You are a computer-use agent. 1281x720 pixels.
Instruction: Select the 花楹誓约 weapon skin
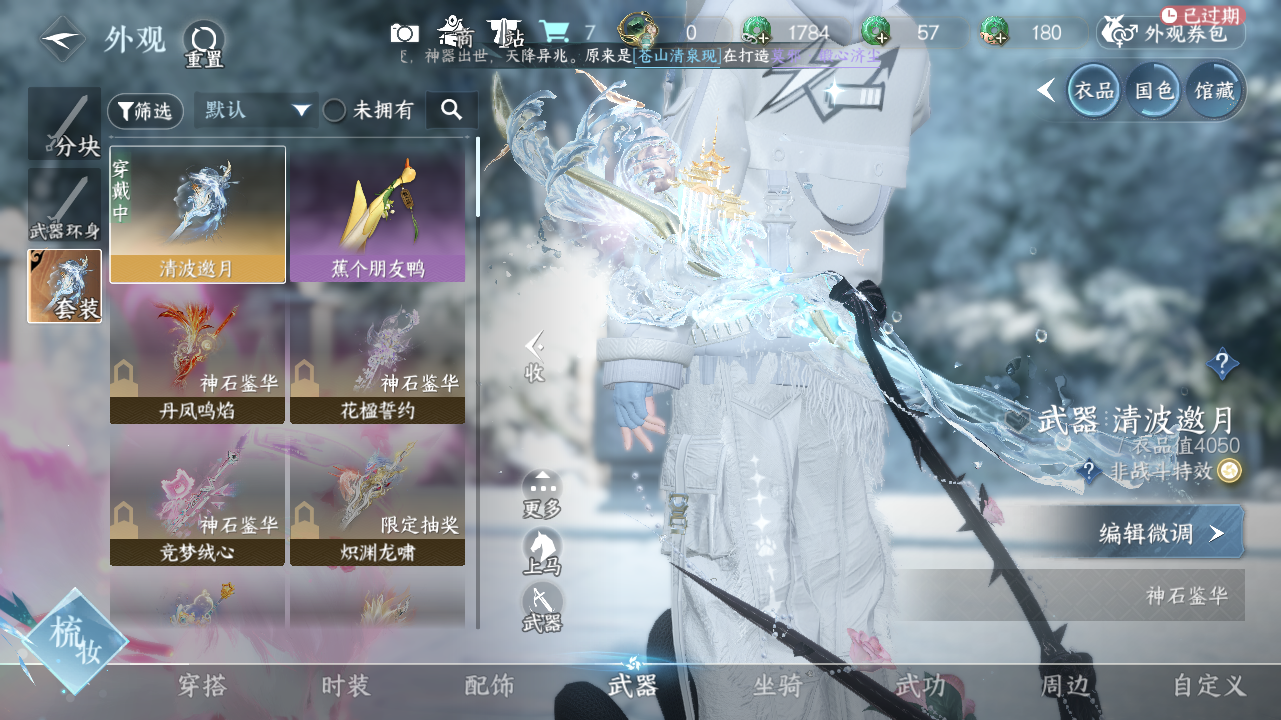point(377,354)
